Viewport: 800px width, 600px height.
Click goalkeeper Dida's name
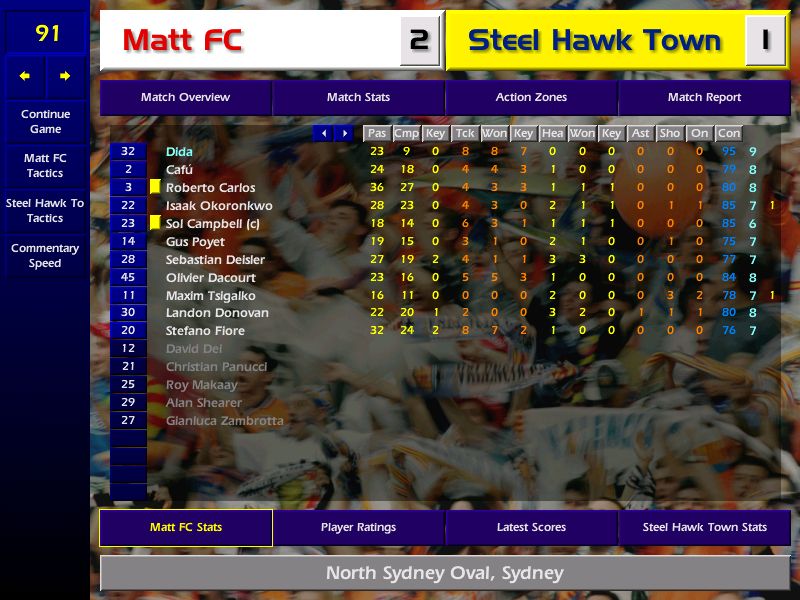179,151
